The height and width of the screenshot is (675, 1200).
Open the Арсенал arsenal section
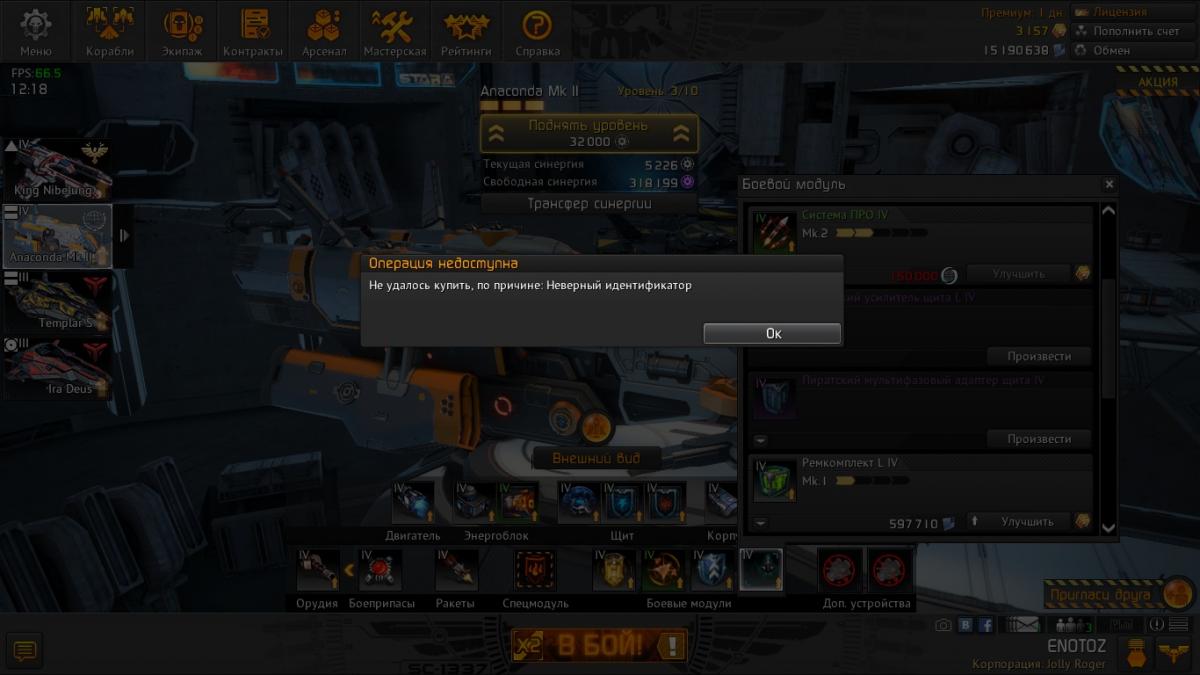click(x=324, y=32)
